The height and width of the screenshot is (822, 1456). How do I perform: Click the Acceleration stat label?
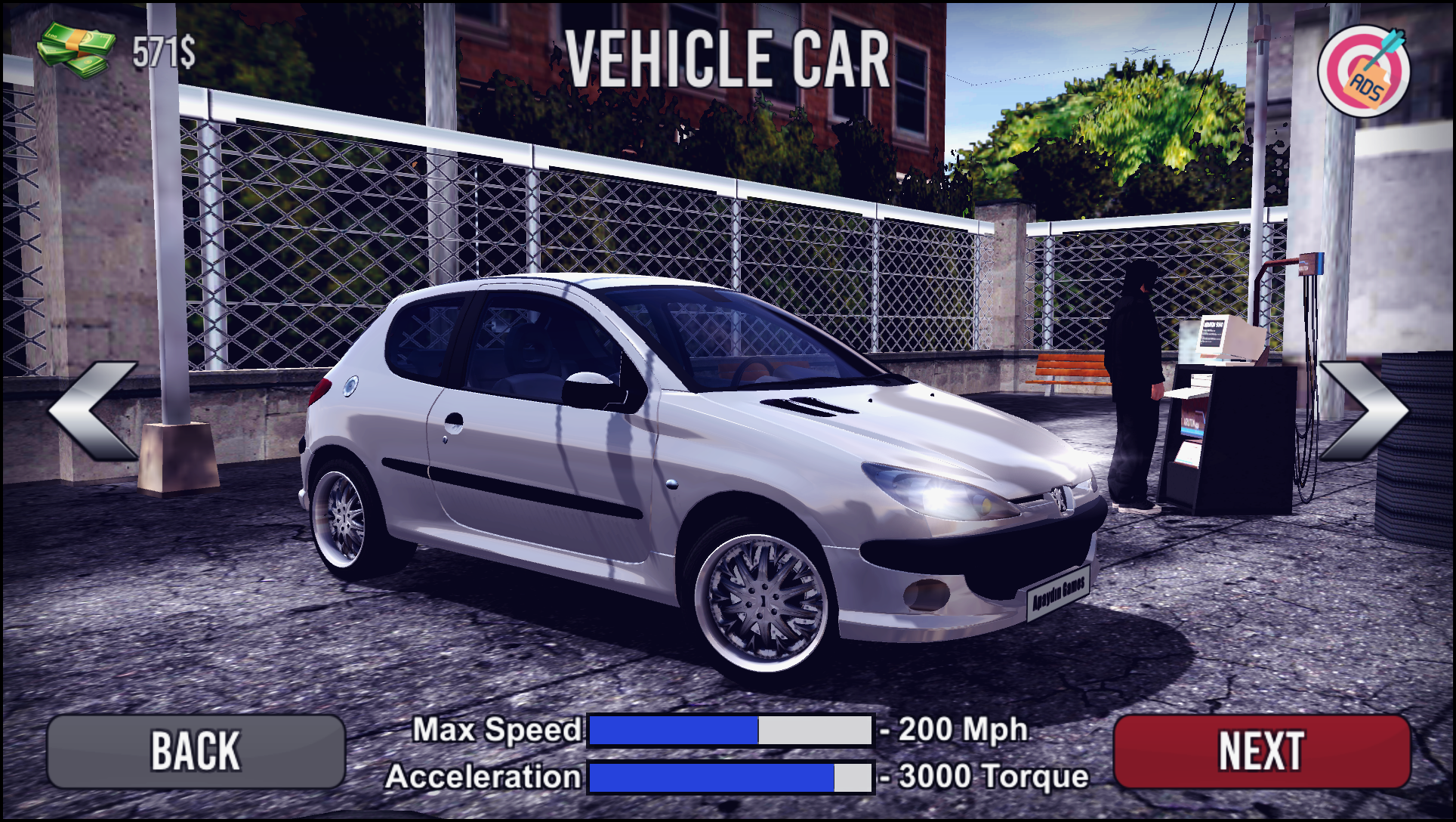click(483, 775)
